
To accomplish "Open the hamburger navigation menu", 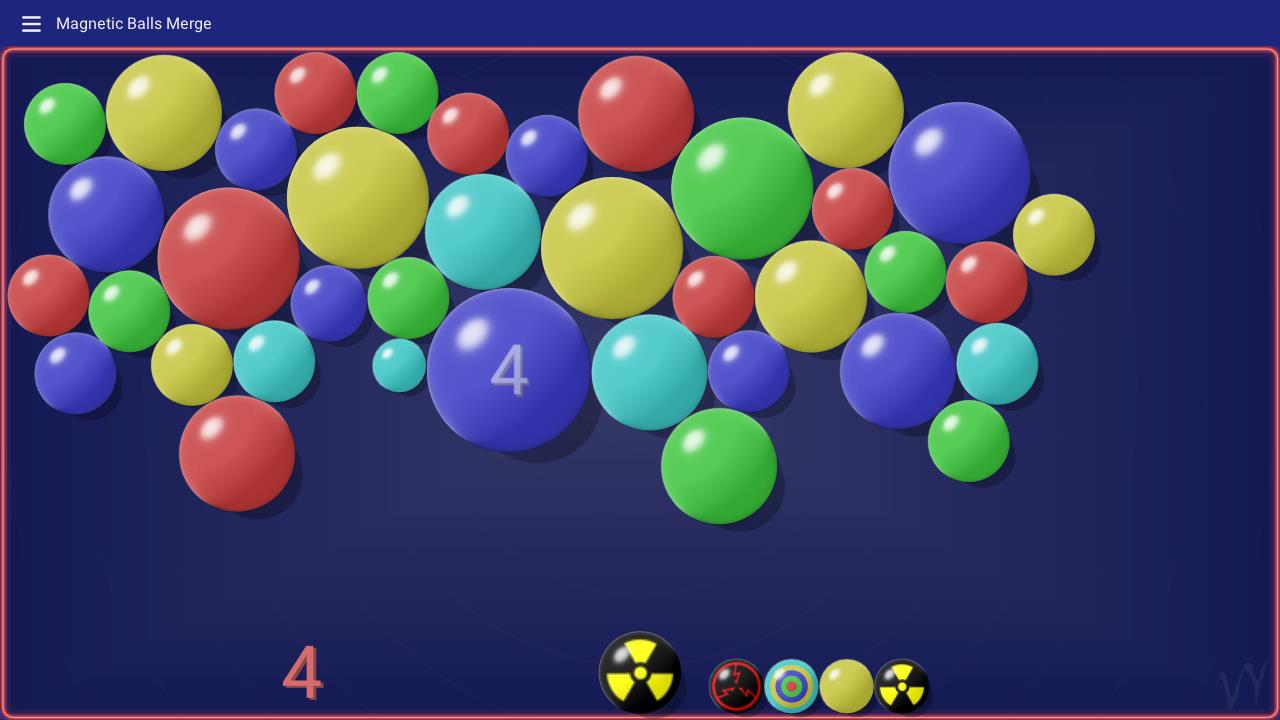I will pos(31,24).
